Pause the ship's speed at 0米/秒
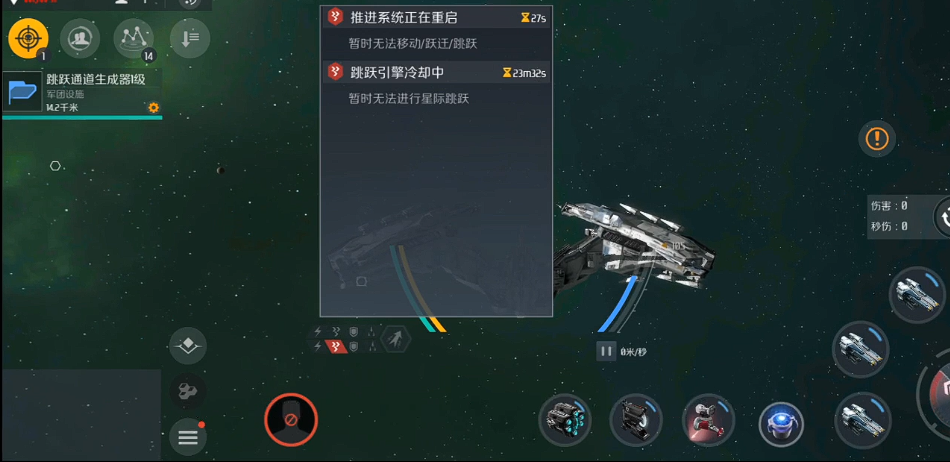Screen dimensions: 950x462 (606, 351)
